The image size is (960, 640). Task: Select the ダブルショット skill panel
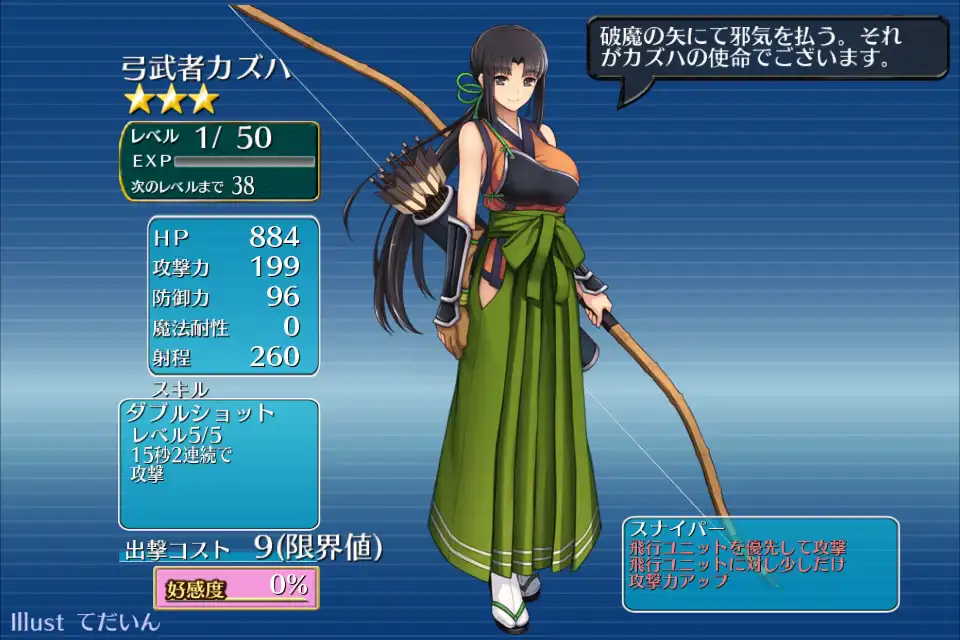(x=219, y=463)
